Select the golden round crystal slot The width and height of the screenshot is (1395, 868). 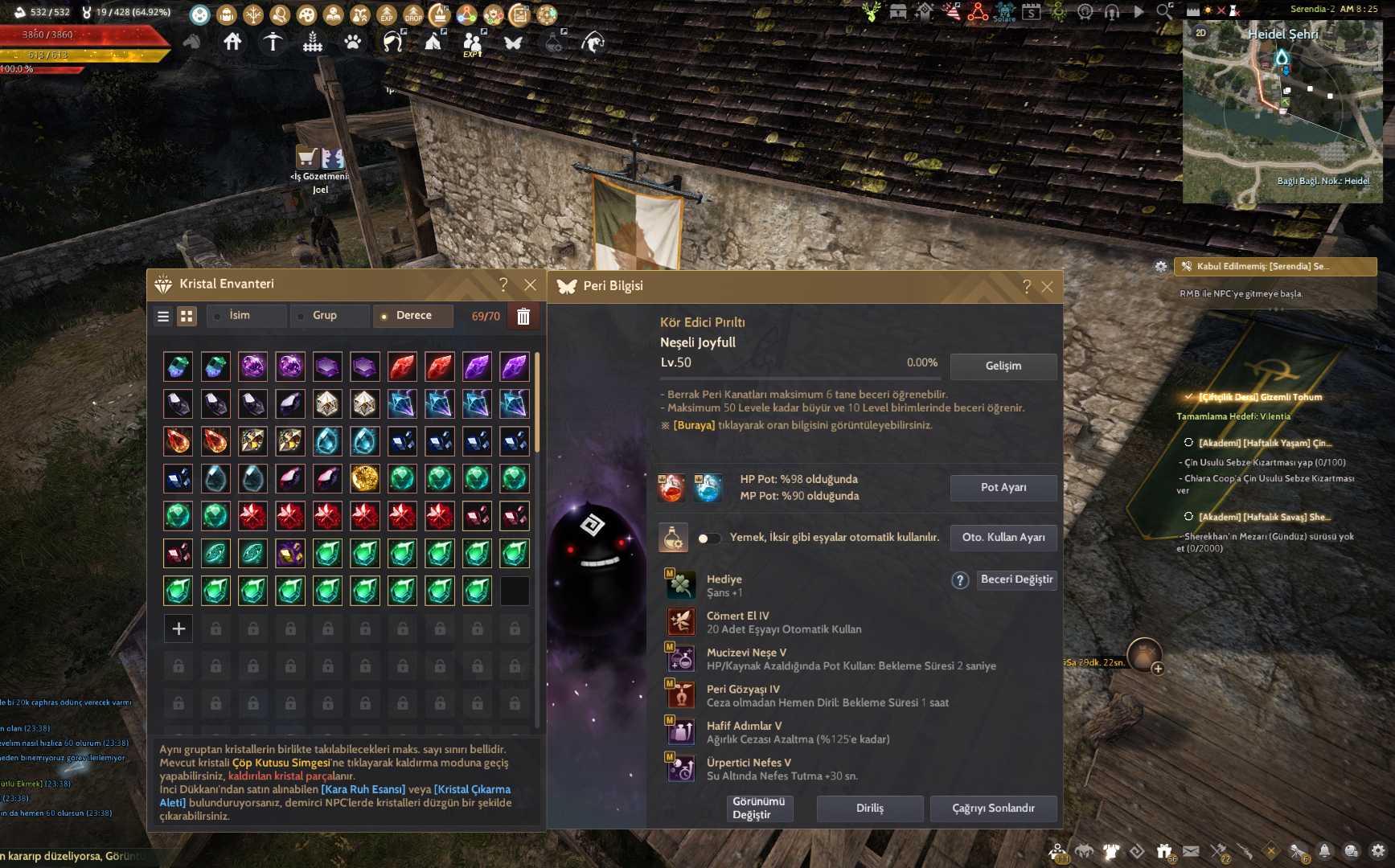coord(365,479)
